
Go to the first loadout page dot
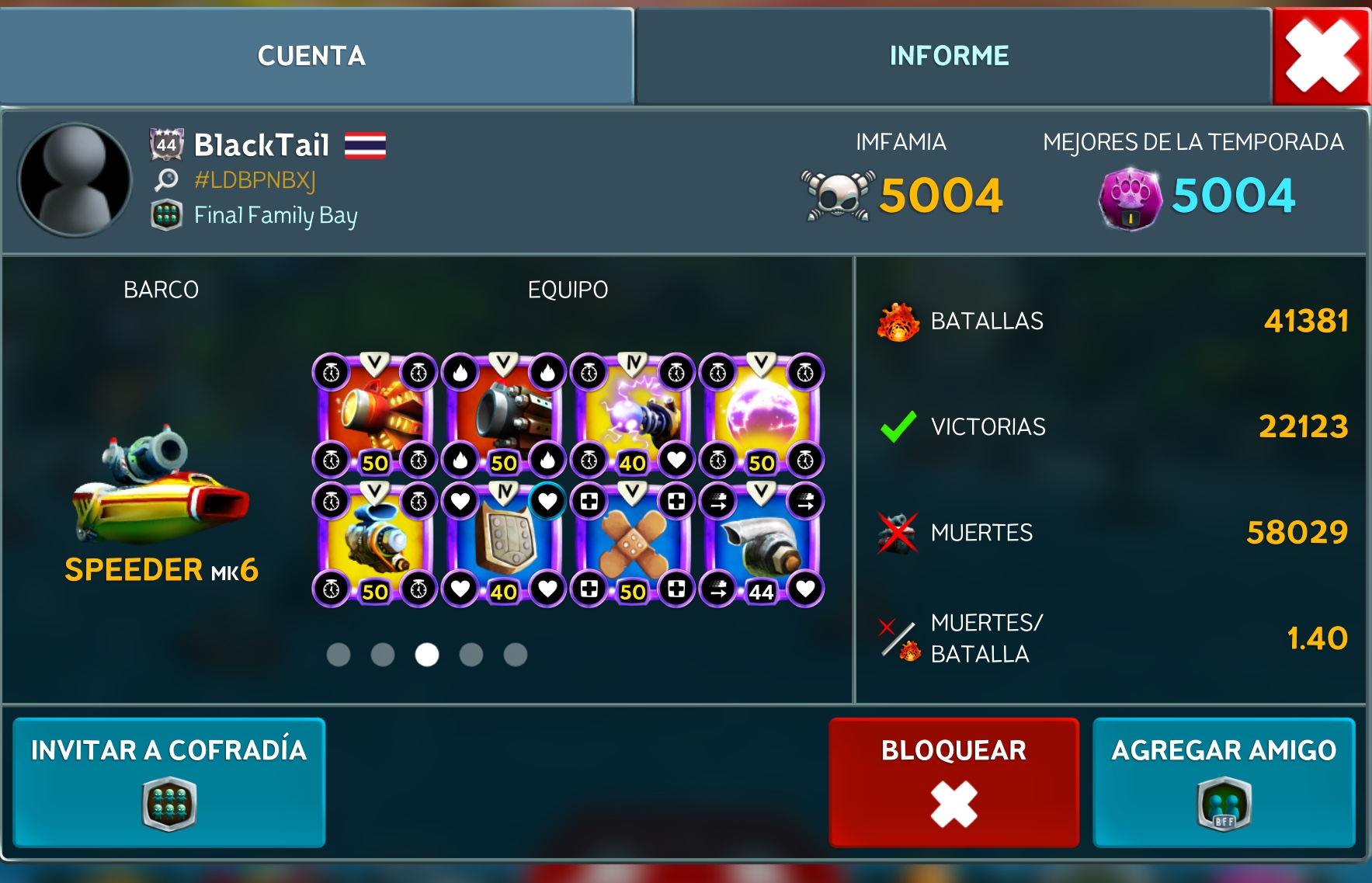tap(339, 655)
